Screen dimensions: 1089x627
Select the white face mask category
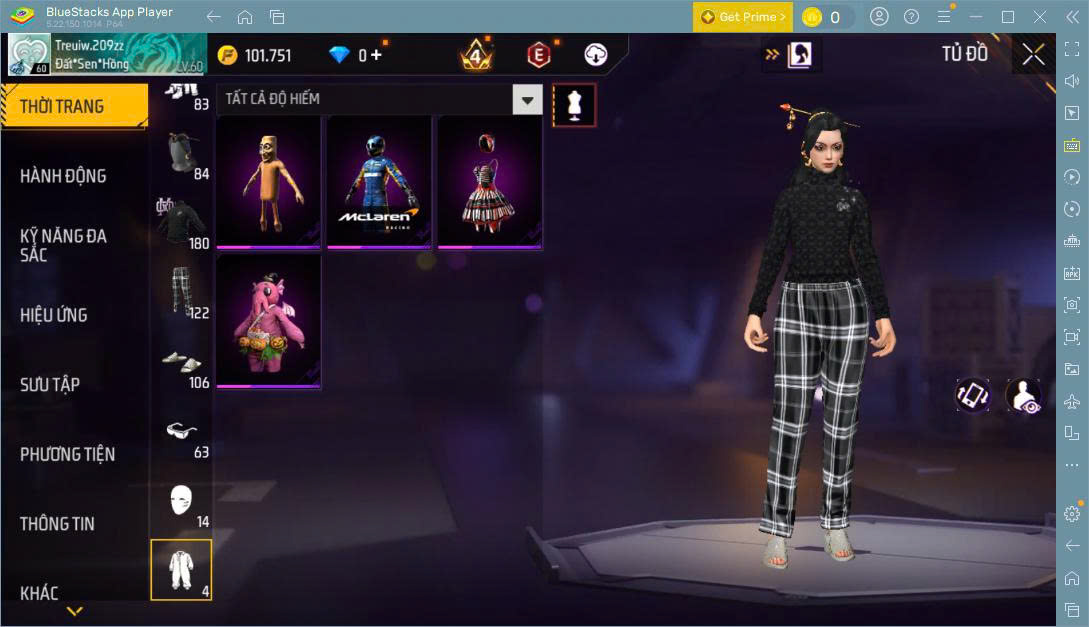(181, 500)
